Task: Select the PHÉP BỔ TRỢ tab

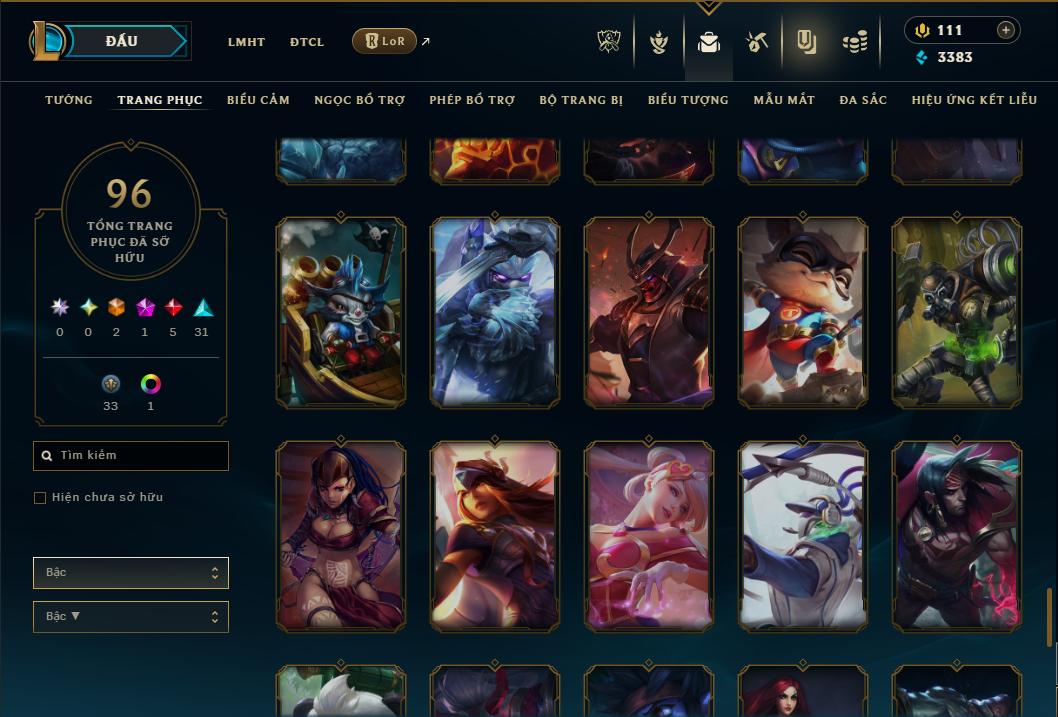Action: [x=472, y=100]
